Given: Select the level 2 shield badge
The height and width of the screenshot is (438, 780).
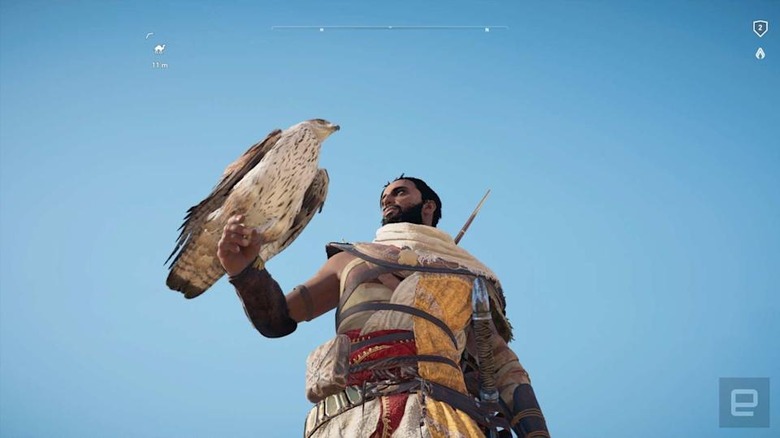Looking at the screenshot, I should (x=760, y=29).
